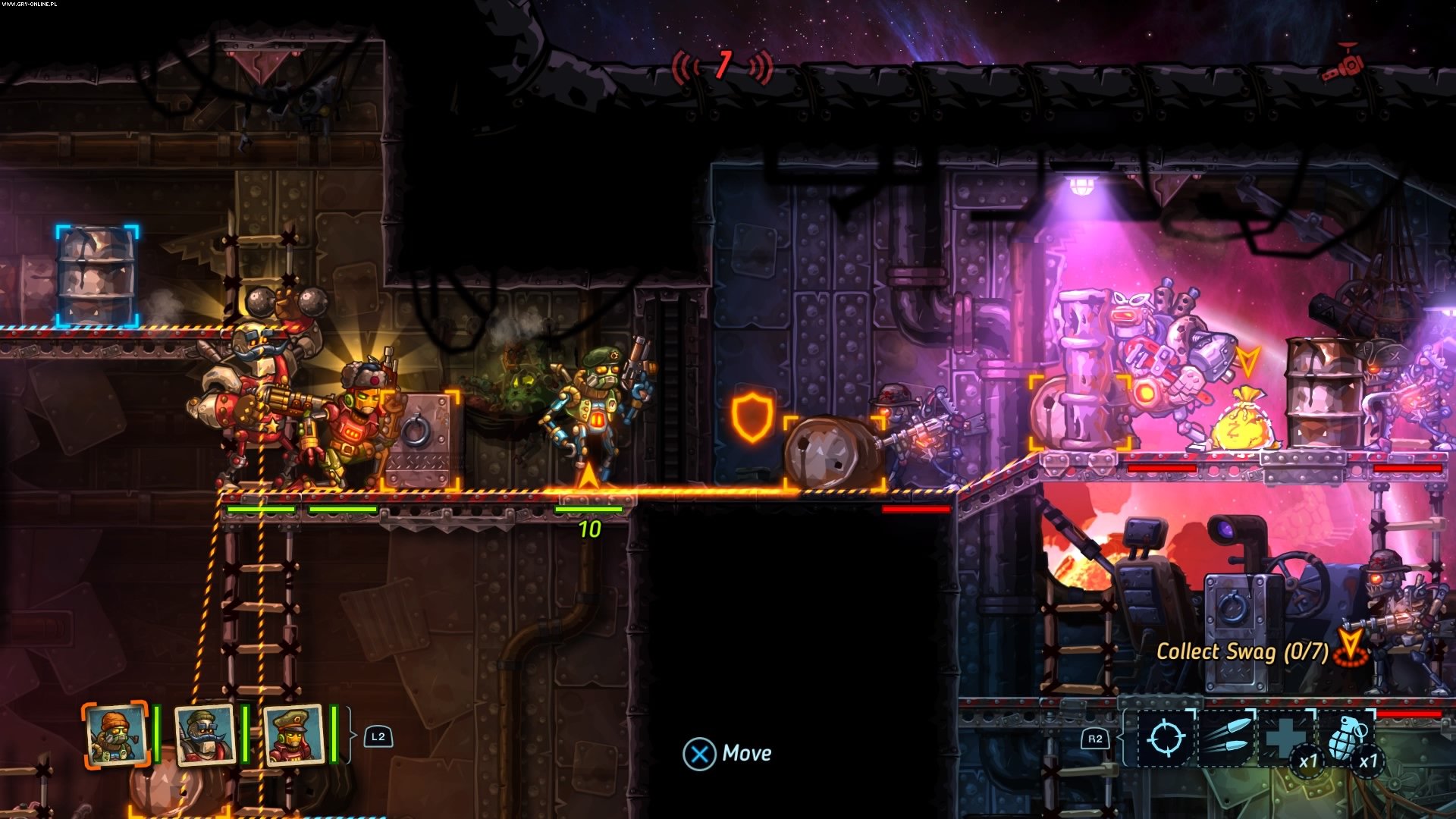The image size is (1456, 819).
Task: Click the Collect Swag objective tracker
Action: click(1242, 651)
